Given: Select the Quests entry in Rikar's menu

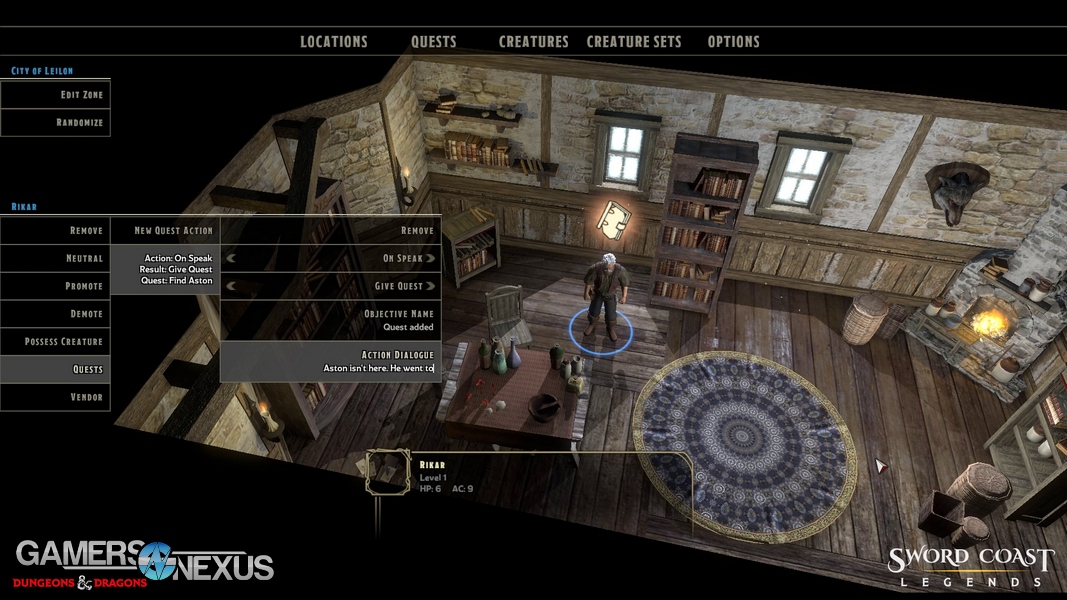Looking at the screenshot, I should (x=56, y=370).
